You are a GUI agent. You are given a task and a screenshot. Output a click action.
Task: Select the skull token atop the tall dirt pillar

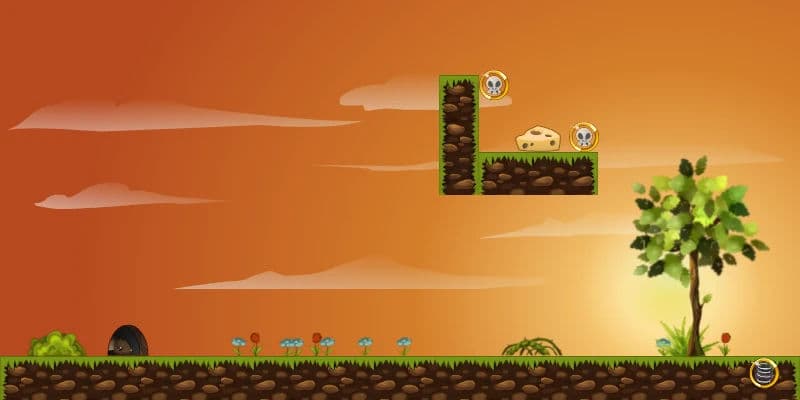pos(493,85)
